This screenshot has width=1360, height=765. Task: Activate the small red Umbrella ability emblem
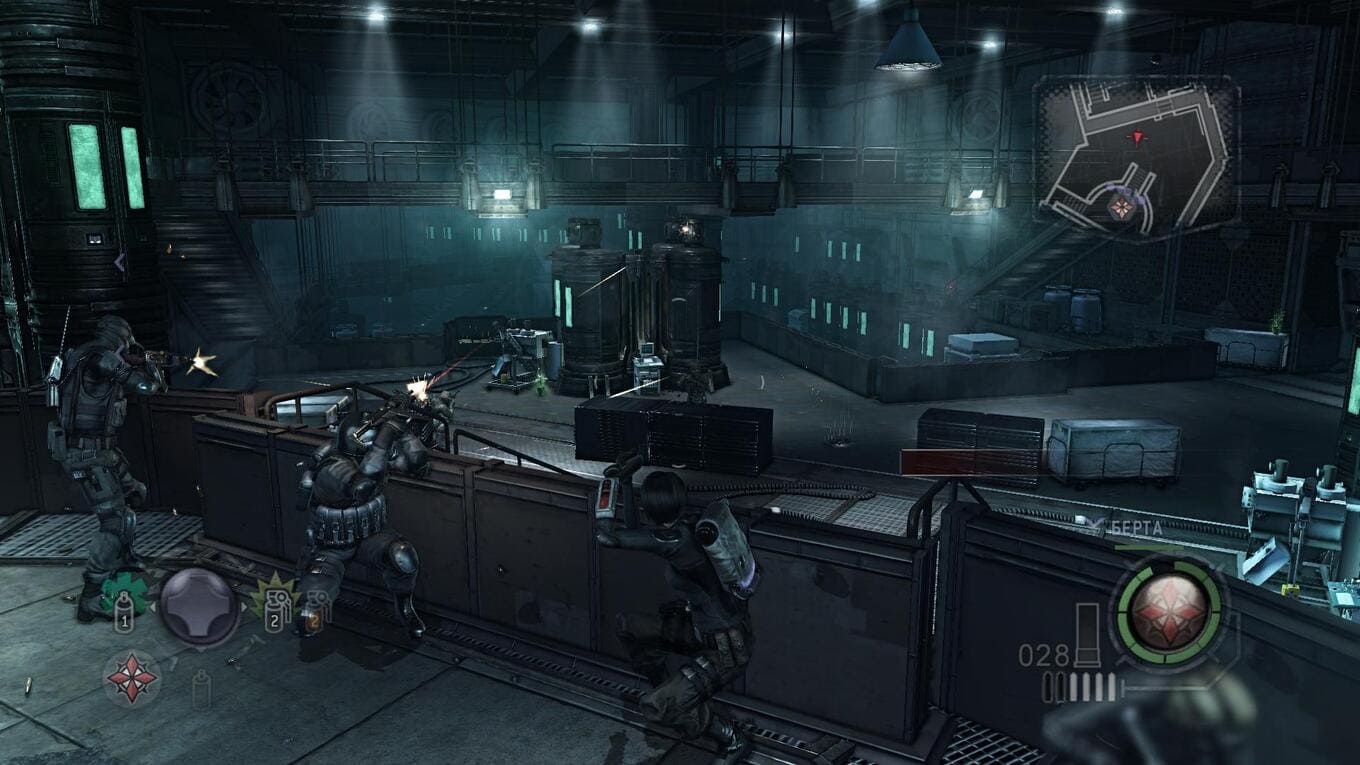click(x=132, y=678)
